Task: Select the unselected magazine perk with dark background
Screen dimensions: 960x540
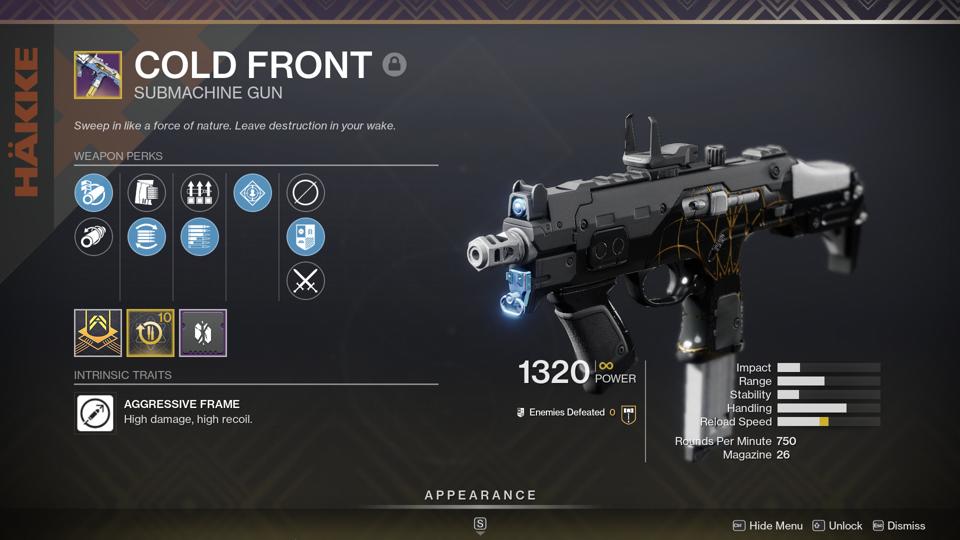Action: click(147, 193)
